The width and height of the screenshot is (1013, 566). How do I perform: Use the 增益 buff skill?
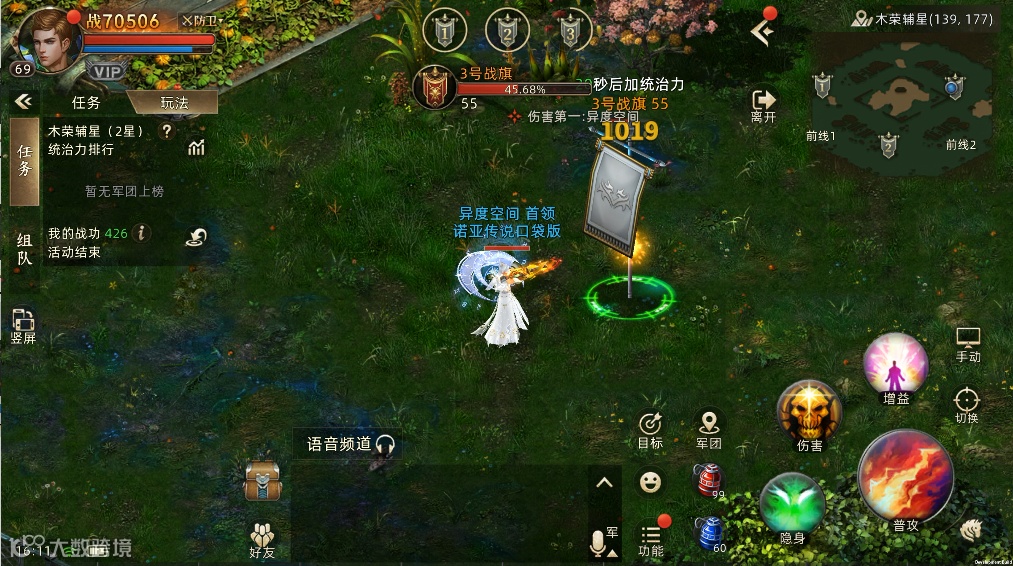[895, 368]
